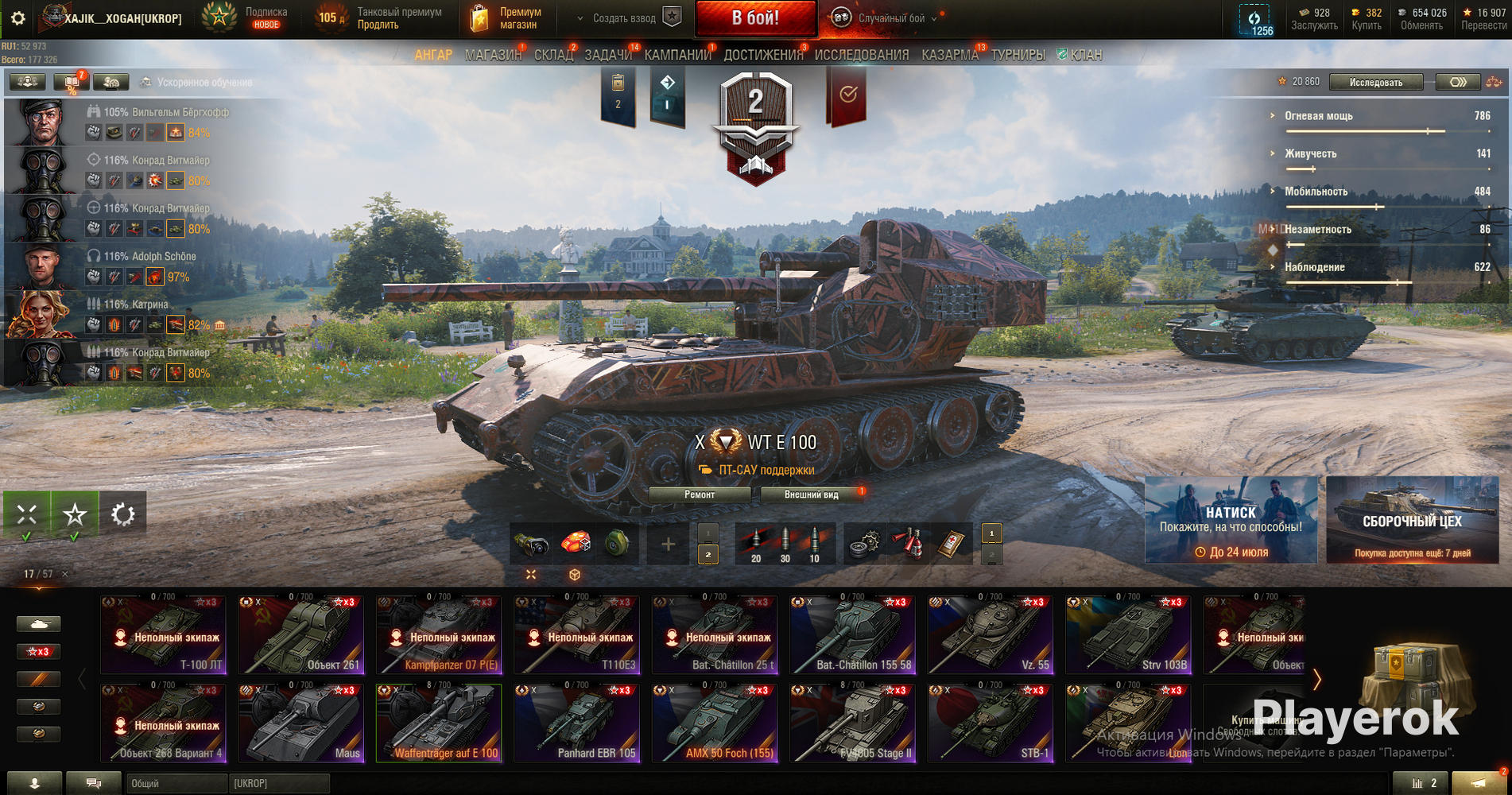Open the КЛАН tab

(1085, 55)
